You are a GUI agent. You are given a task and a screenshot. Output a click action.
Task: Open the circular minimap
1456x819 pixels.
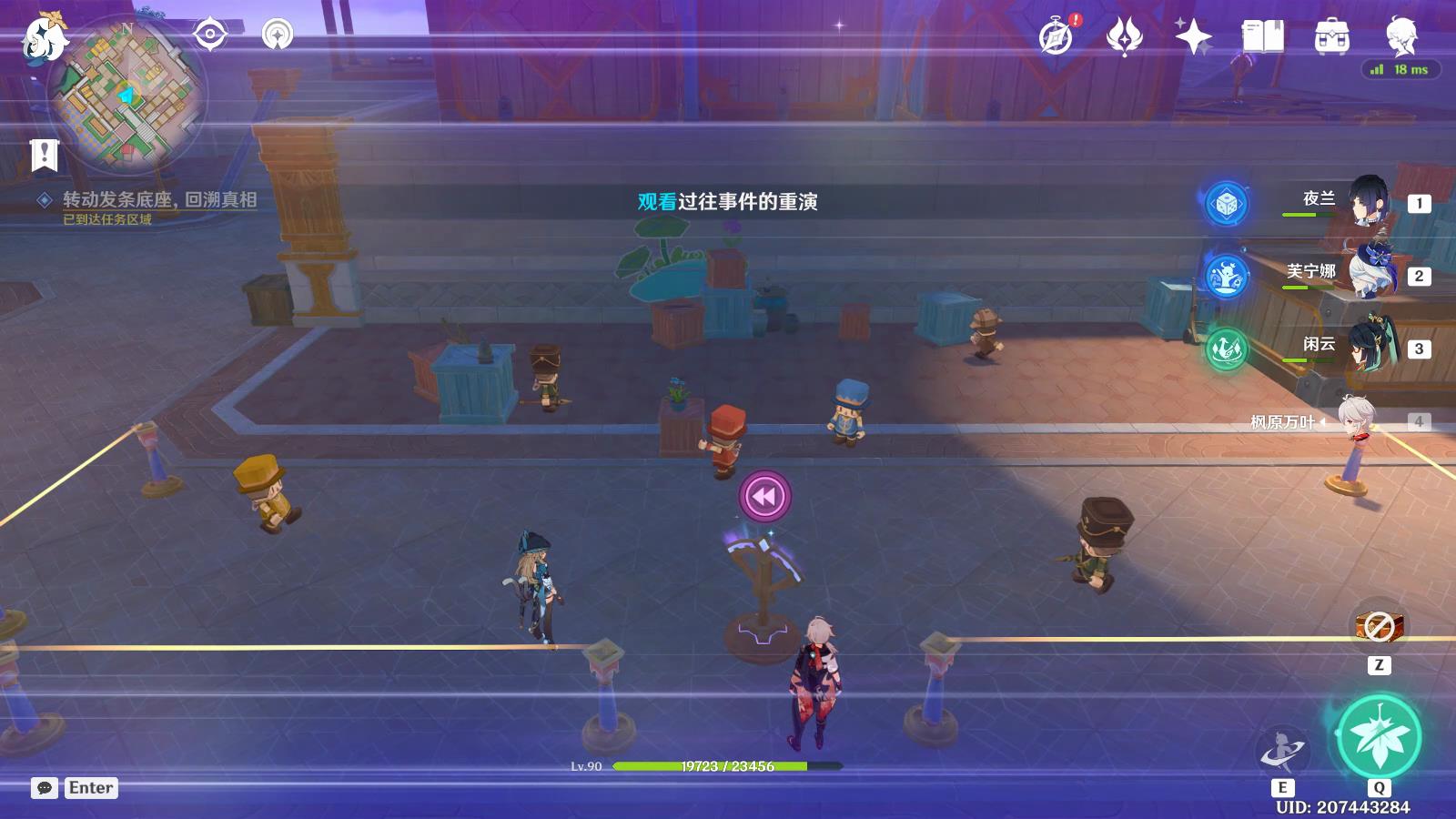coord(127,94)
